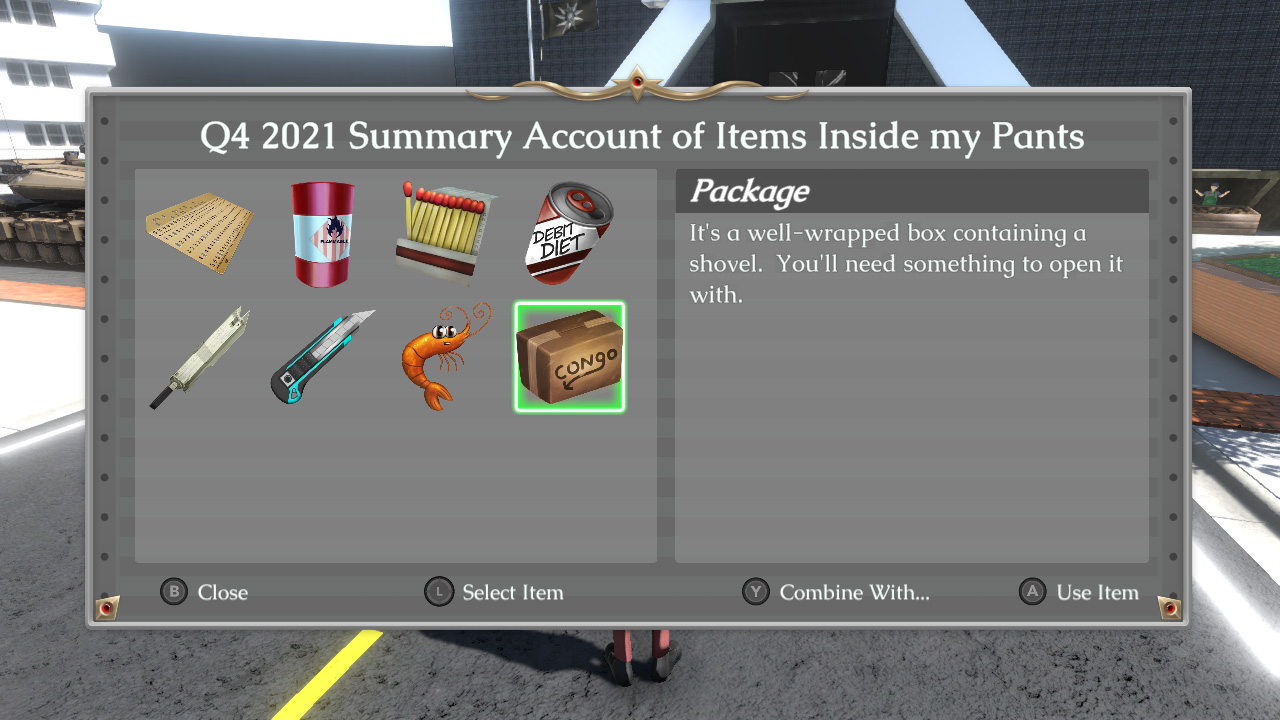
Task: Select the metal saw tool item
Action: coord(199,357)
